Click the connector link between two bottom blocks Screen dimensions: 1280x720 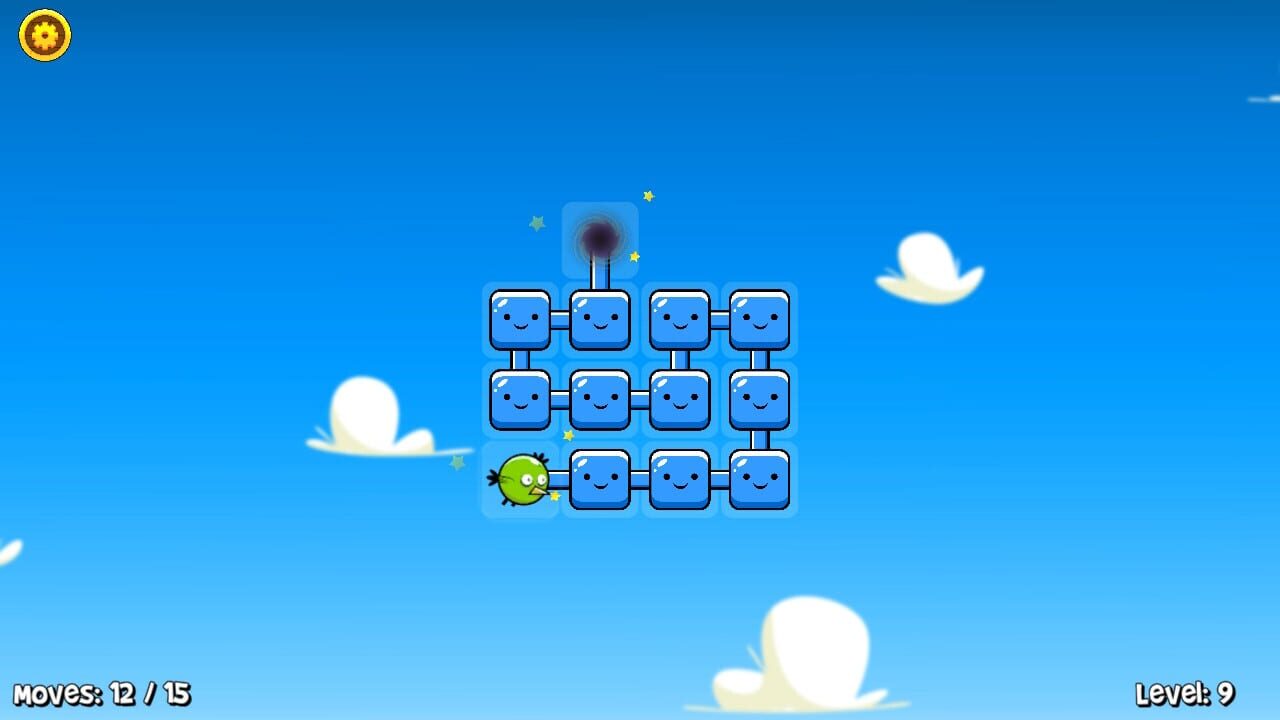pyautogui.click(x=640, y=480)
